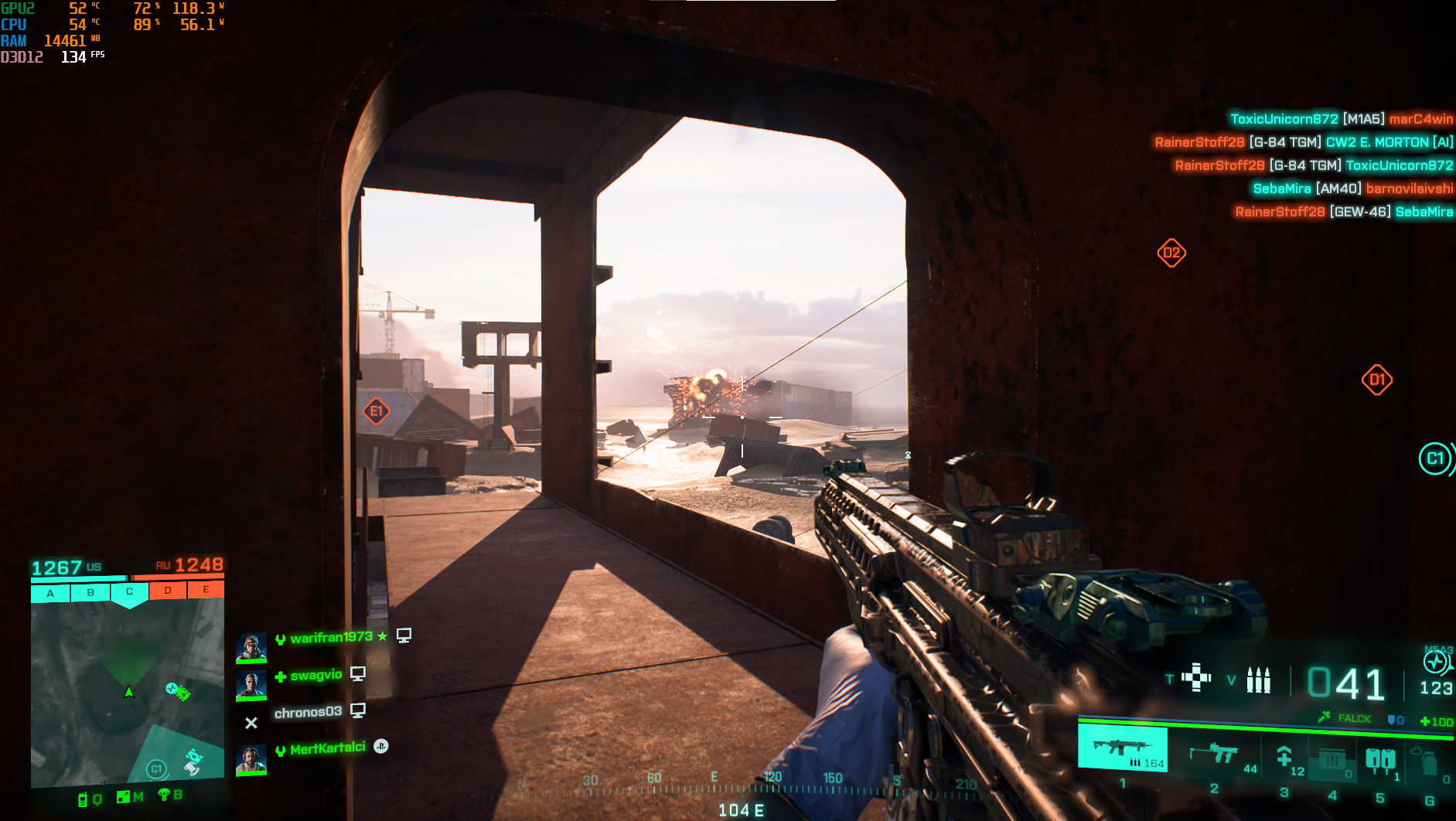Select objective flag B above minimap

pos(90,593)
